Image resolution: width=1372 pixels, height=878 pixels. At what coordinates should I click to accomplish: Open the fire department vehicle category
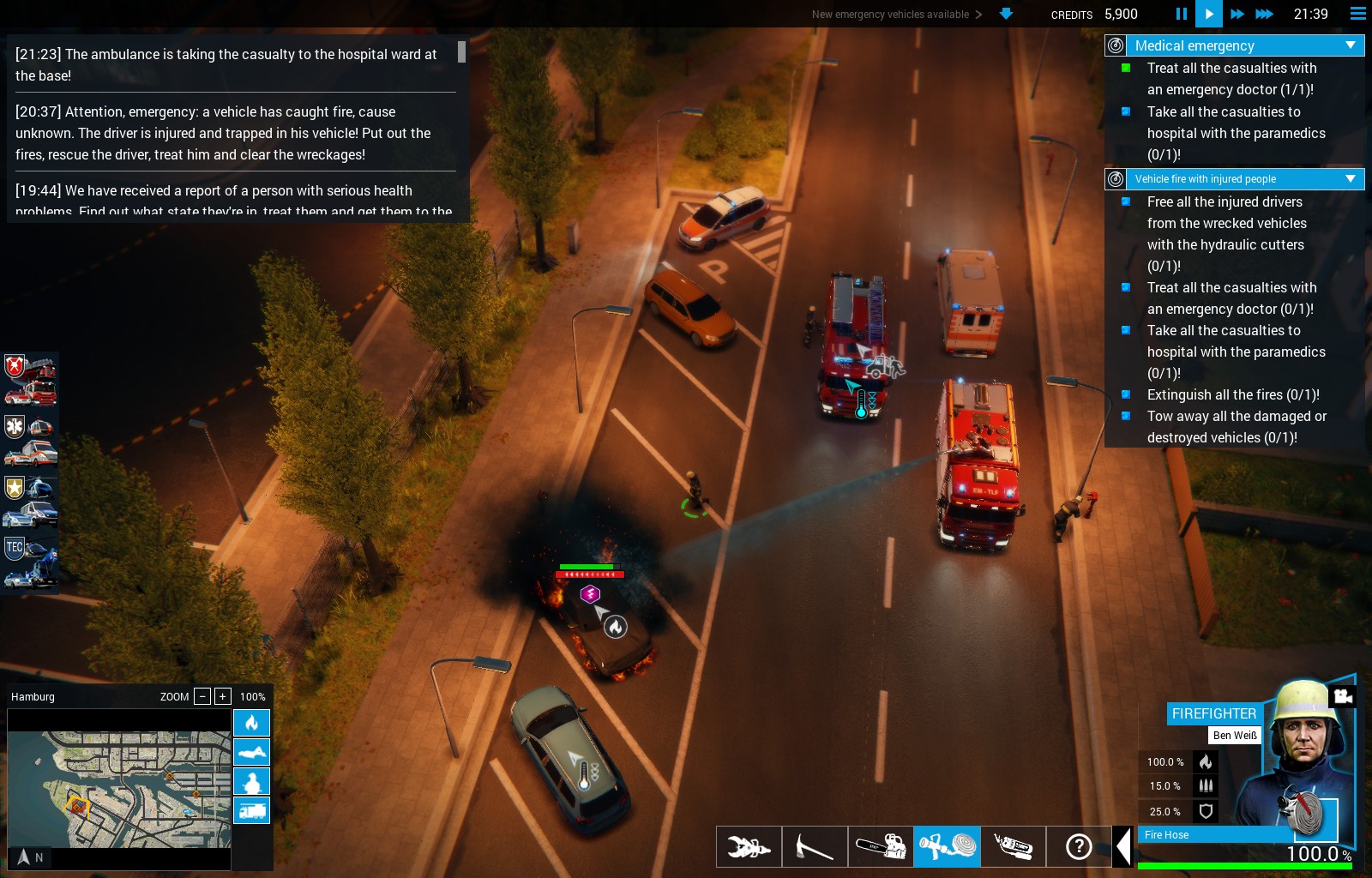pos(31,380)
